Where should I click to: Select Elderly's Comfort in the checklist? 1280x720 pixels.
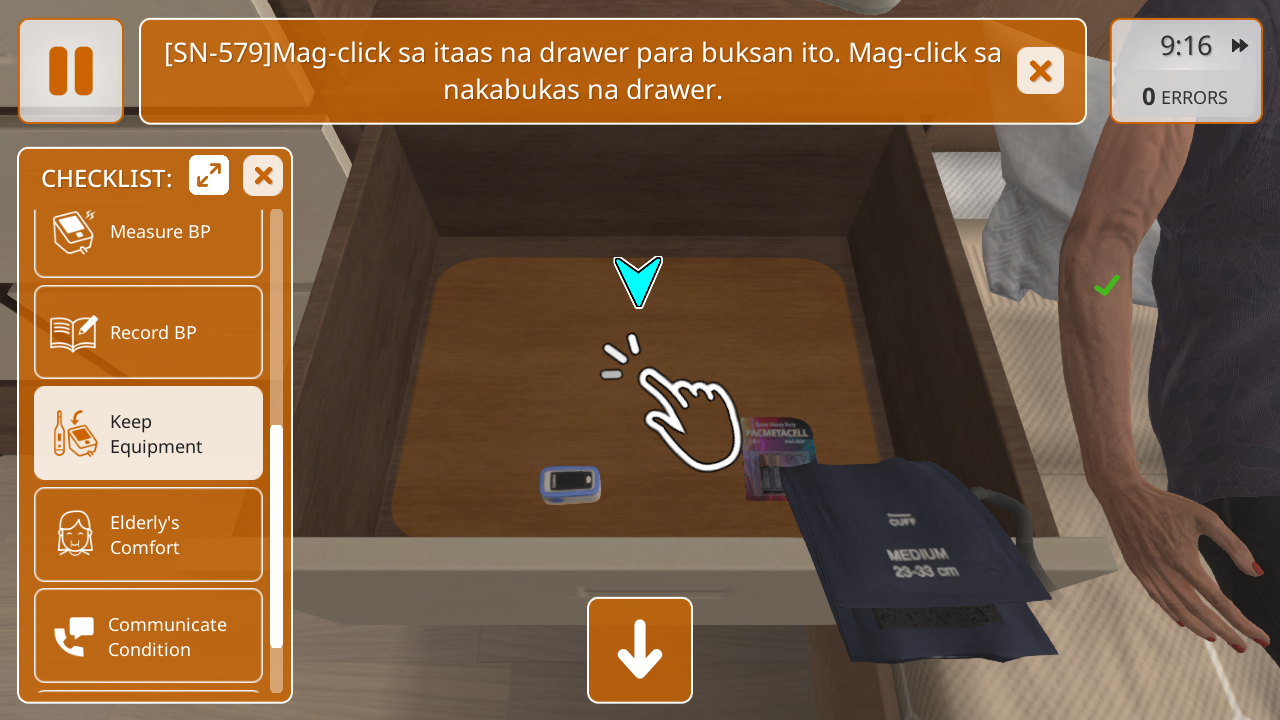click(x=148, y=535)
